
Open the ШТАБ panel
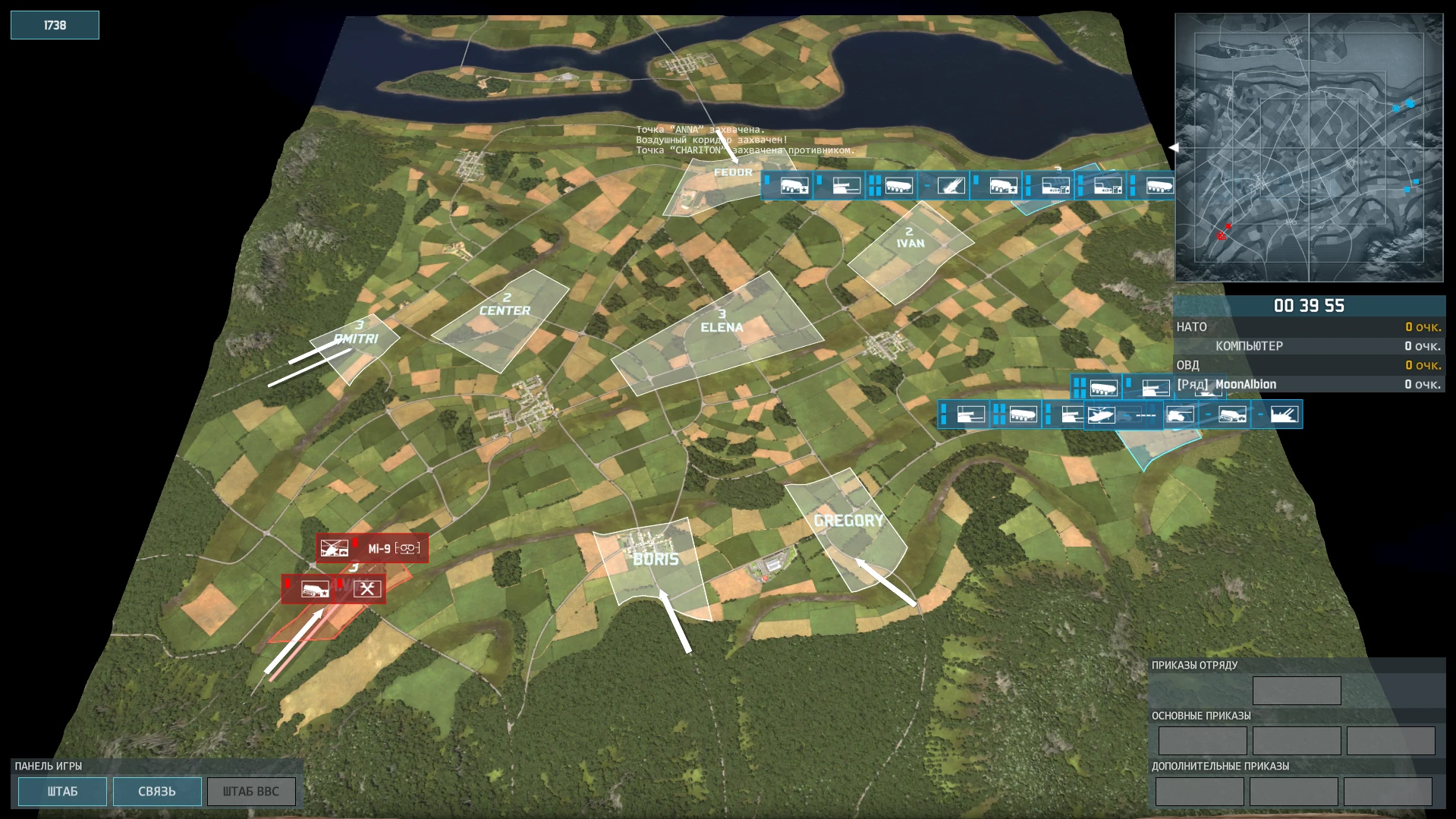[61, 791]
